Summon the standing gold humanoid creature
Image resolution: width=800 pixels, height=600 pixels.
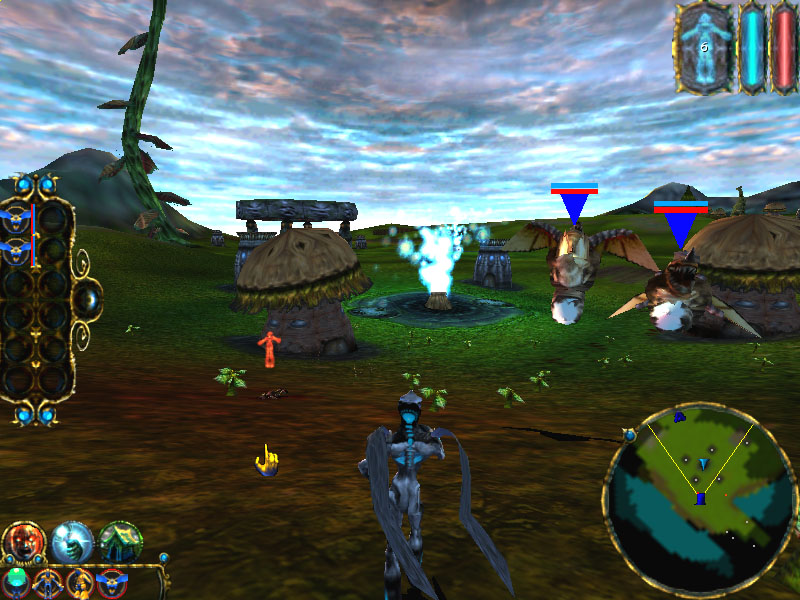click(x=47, y=582)
